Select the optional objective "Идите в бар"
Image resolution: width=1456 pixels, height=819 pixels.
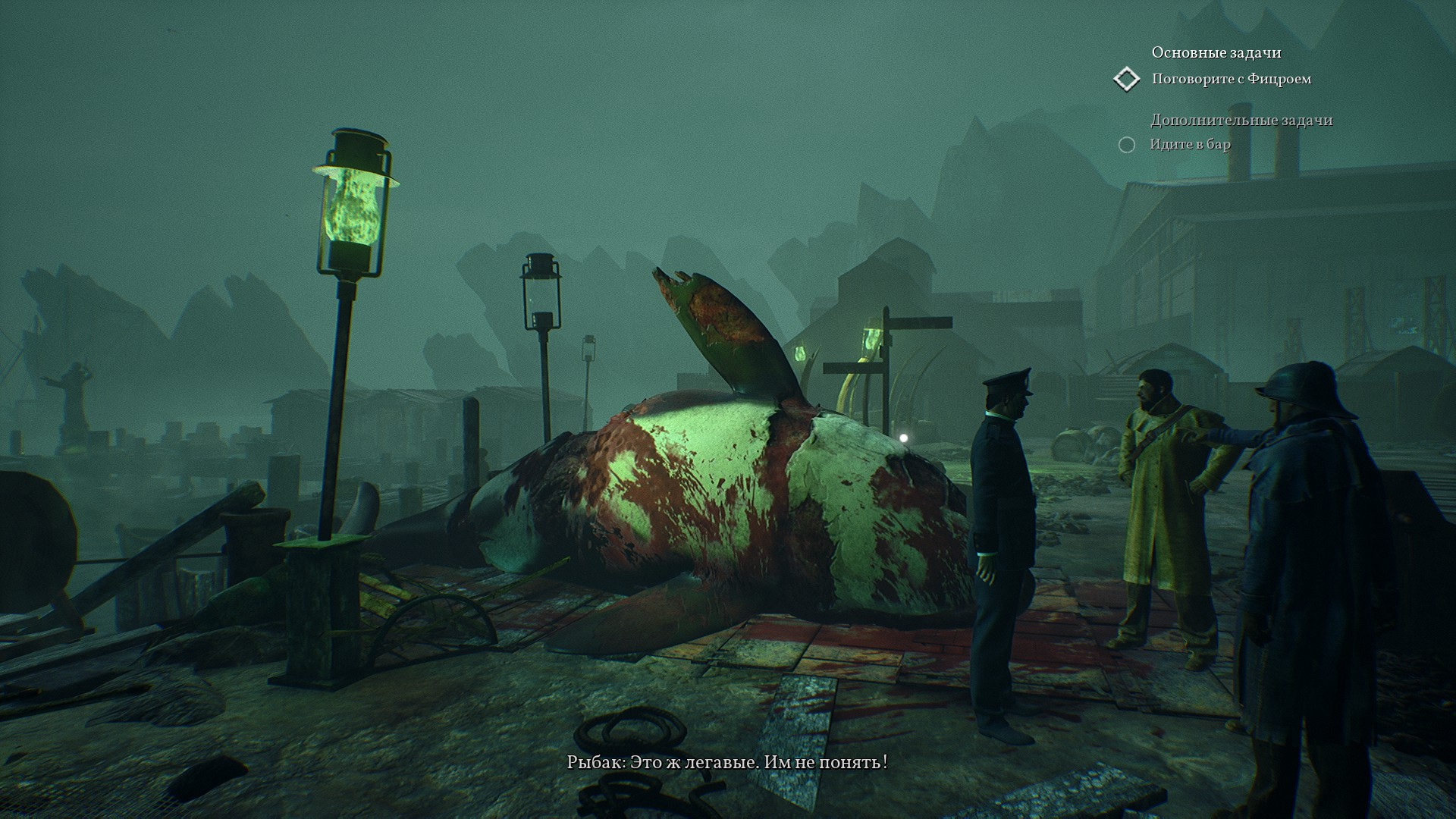point(1190,144)
